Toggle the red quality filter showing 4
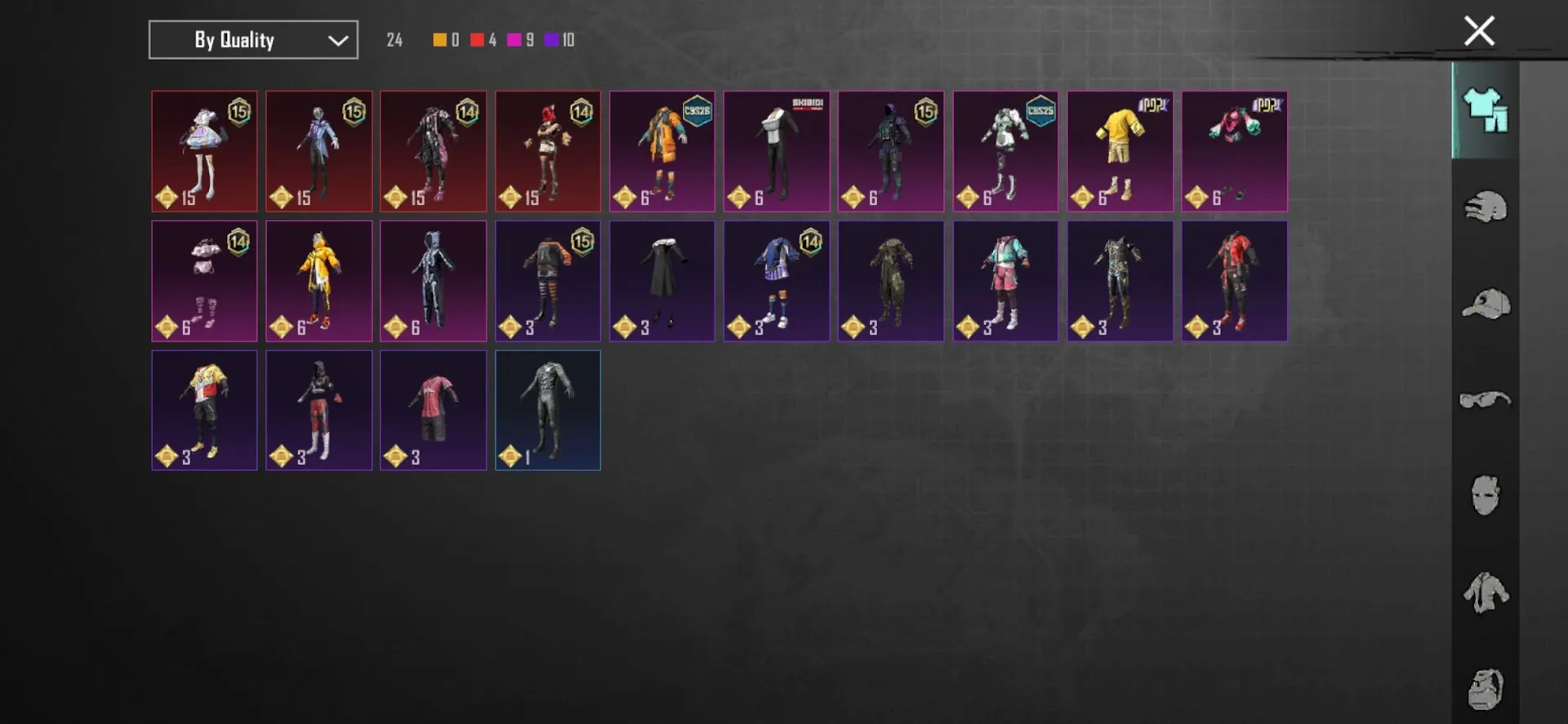The image size is (1568, 724). (477, 39)
